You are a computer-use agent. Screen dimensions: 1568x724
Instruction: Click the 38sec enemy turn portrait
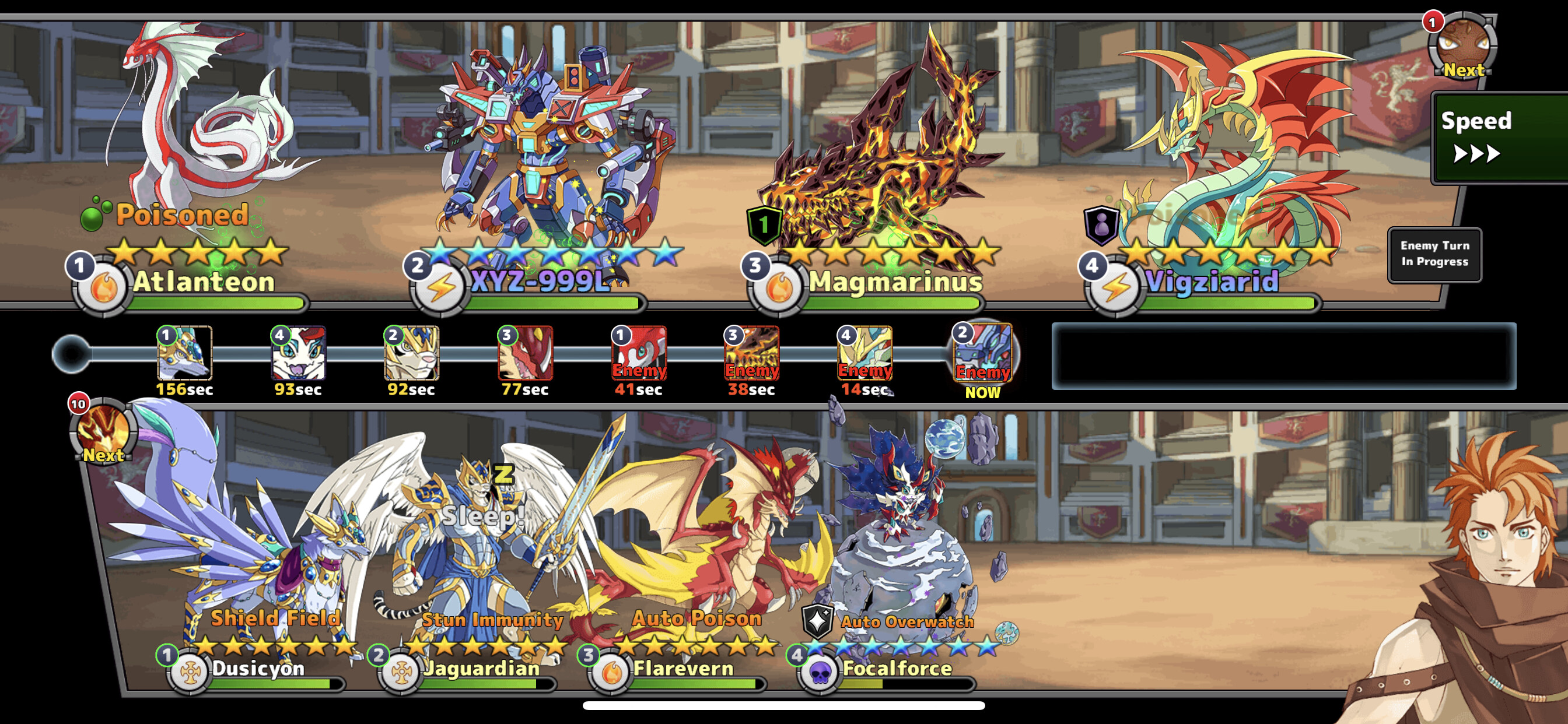(752, 353)
